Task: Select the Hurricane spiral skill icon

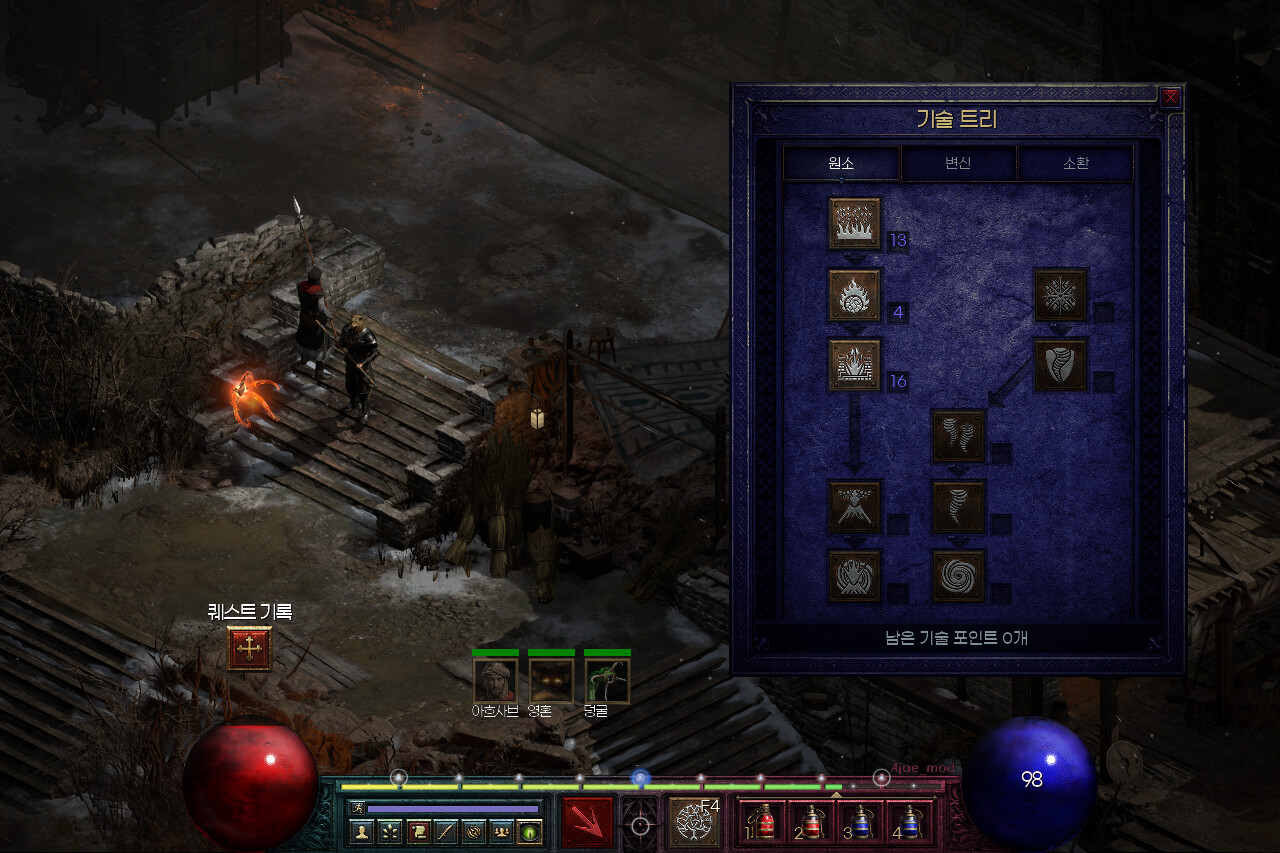Action: [x=959, y=576]
